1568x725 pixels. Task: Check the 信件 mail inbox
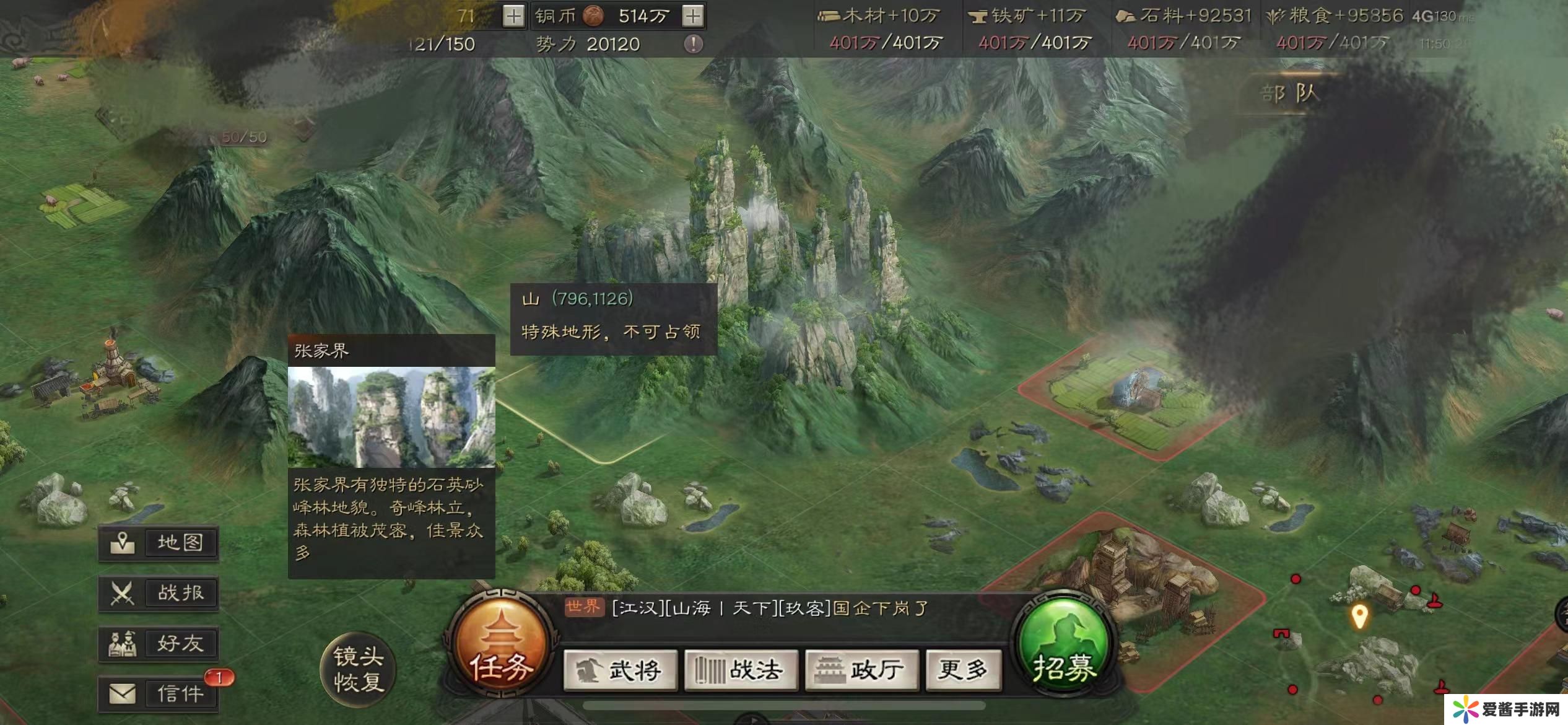159,693
